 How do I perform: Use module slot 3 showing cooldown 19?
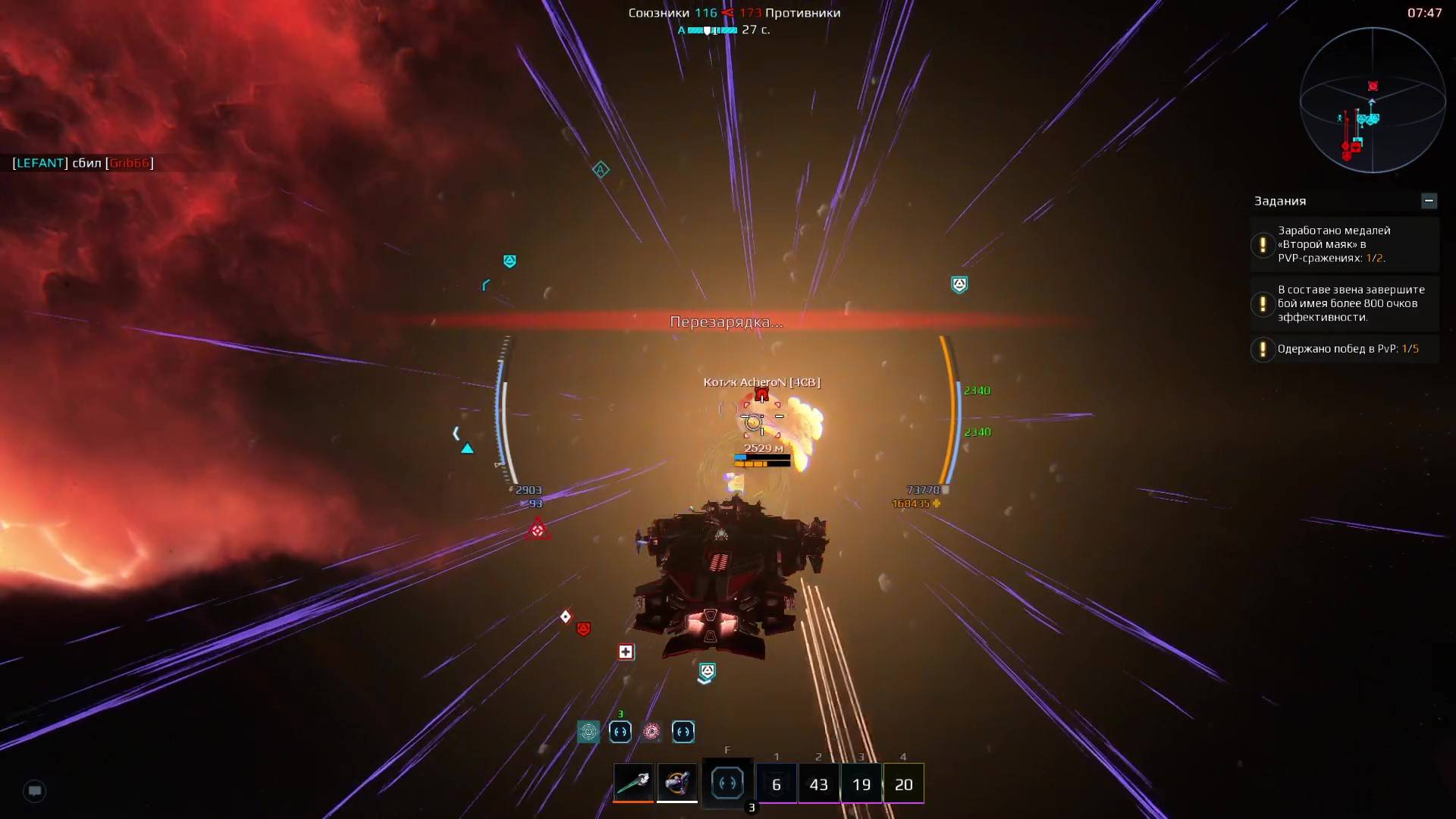(x=861, y=784)
